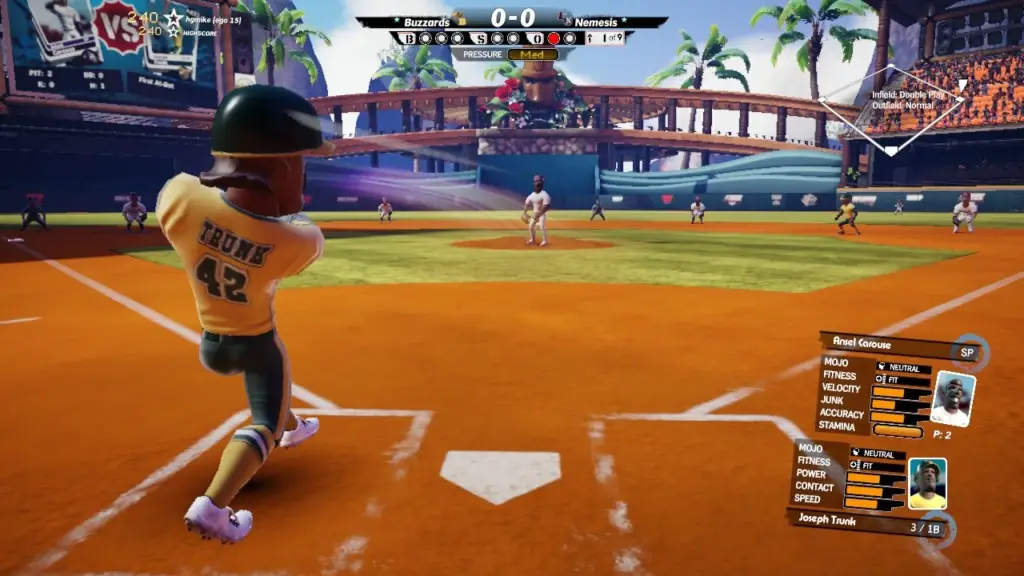This screenshot has height=576, width=1024.
Task: Select Joseph Trunk batter portrait
Action: [x=927, y=484]
